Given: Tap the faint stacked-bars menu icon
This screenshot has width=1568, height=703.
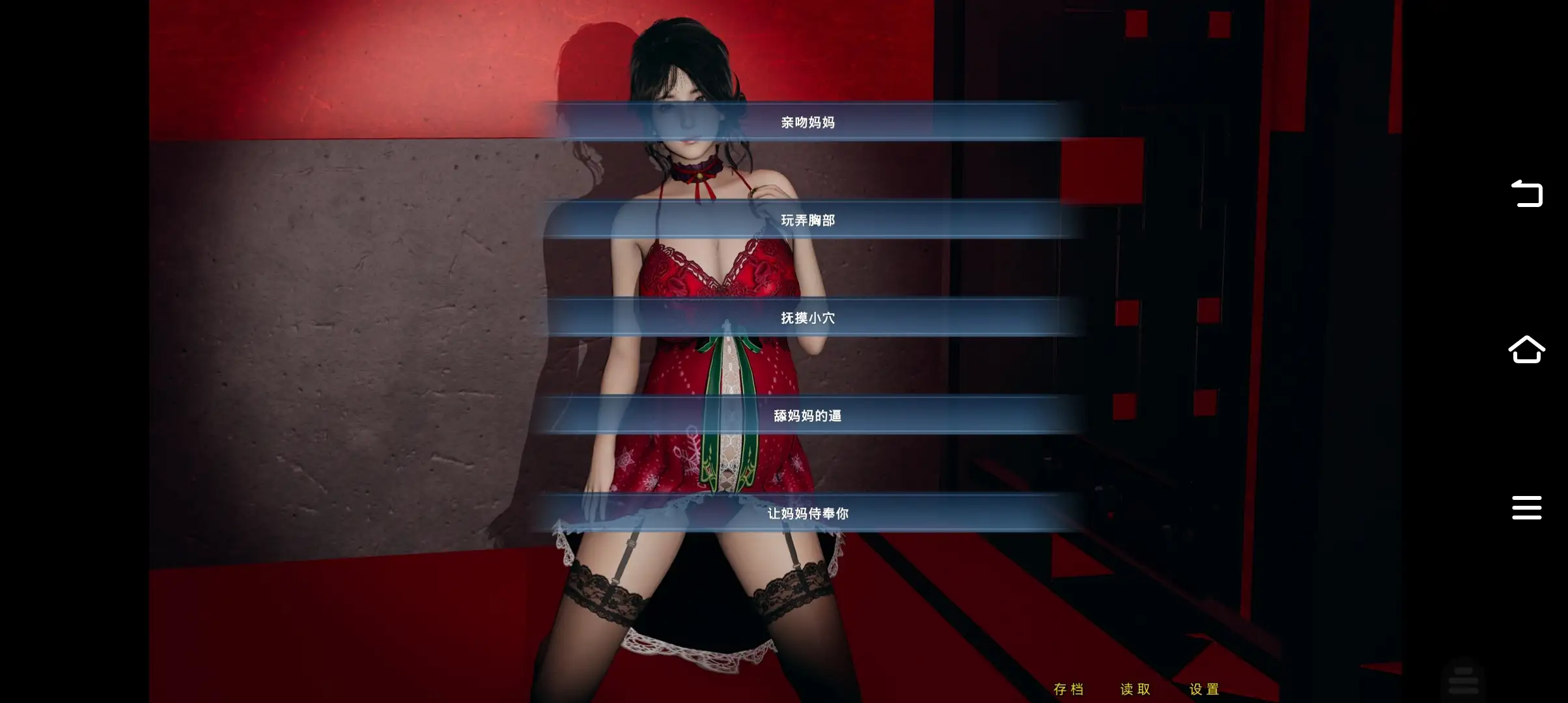Looking at the screenshot, I should coord(1463,680).
